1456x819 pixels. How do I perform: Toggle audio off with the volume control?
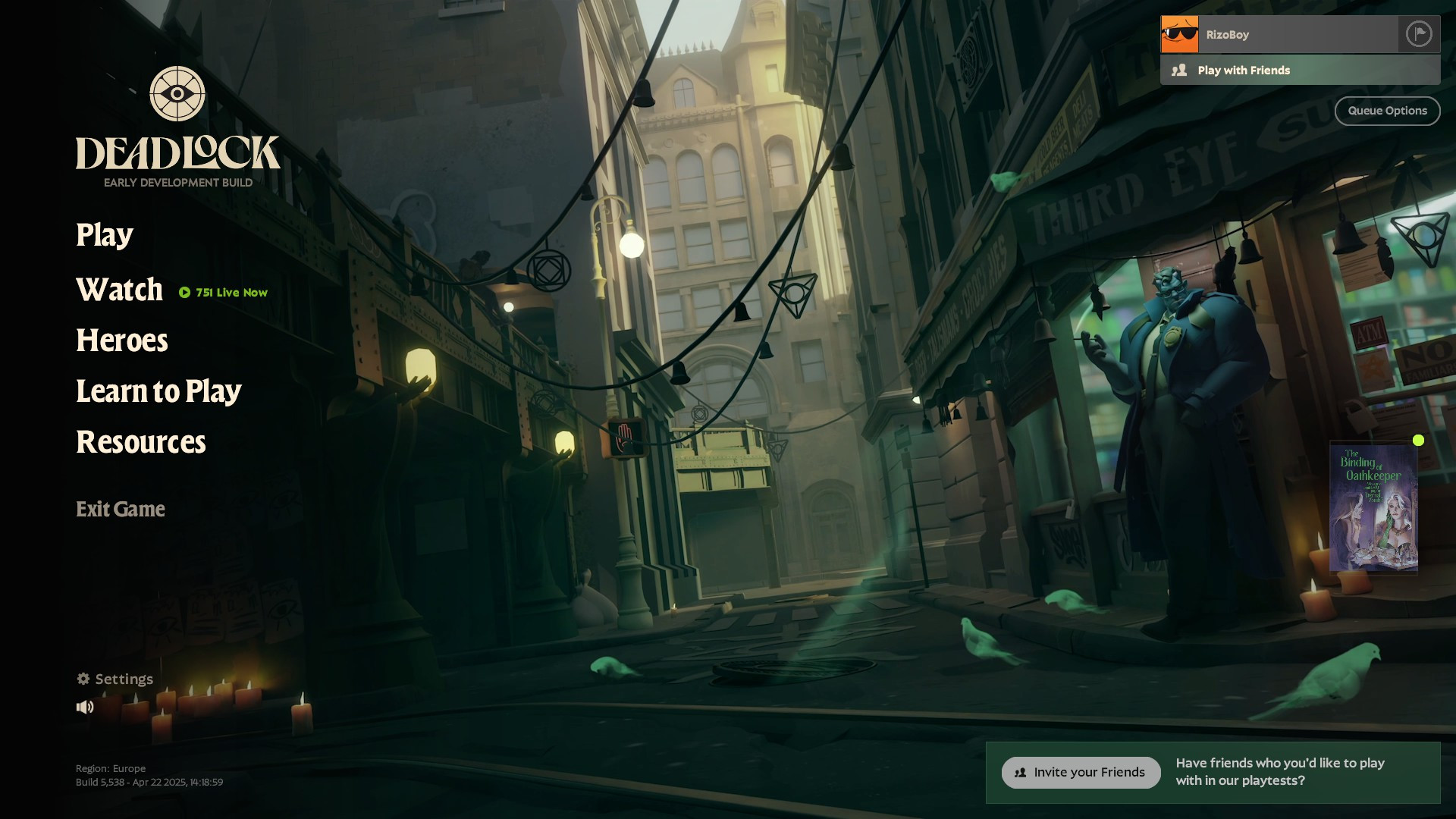[x=86, y=706]
